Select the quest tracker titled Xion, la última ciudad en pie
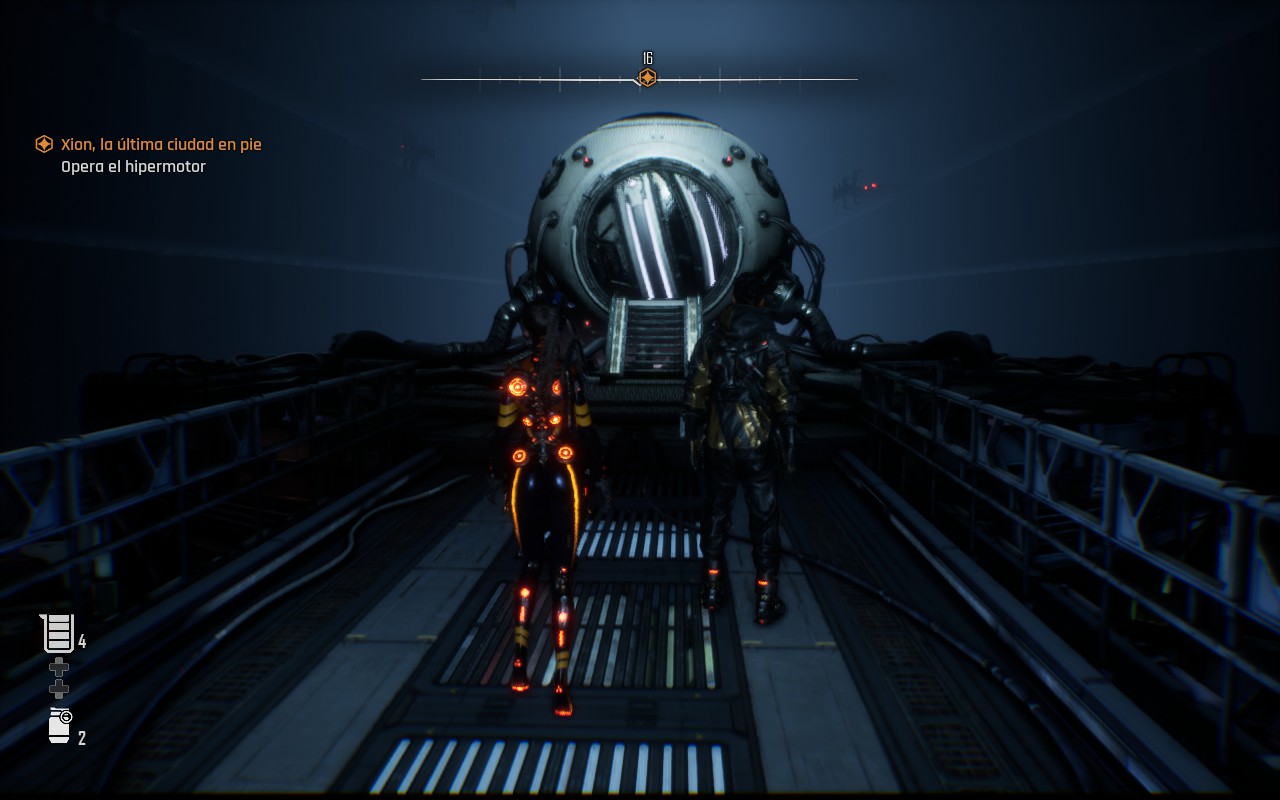The width and height of the screenshot is (1280, 800). [160, 144]
